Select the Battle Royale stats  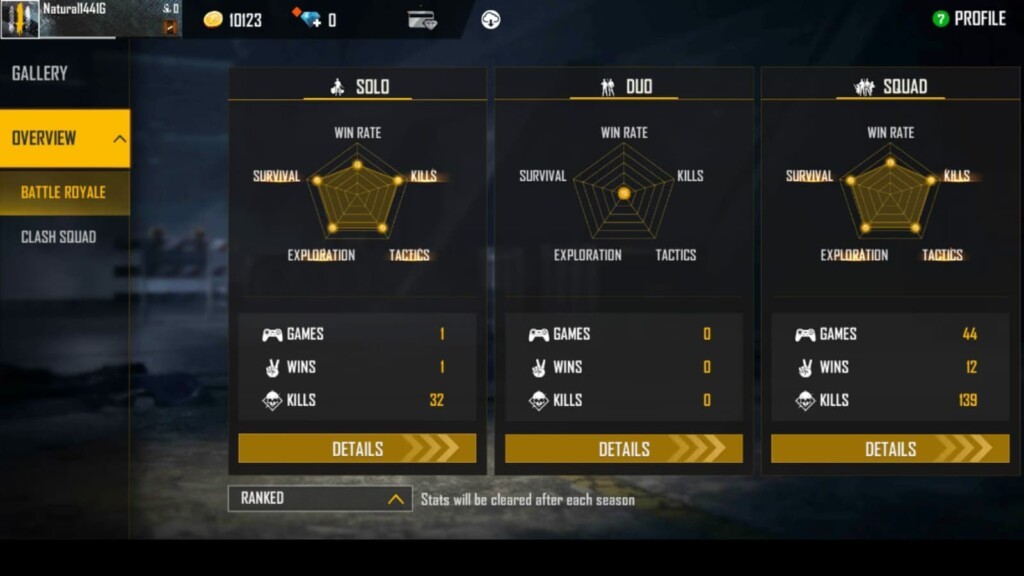click(63, 192)
